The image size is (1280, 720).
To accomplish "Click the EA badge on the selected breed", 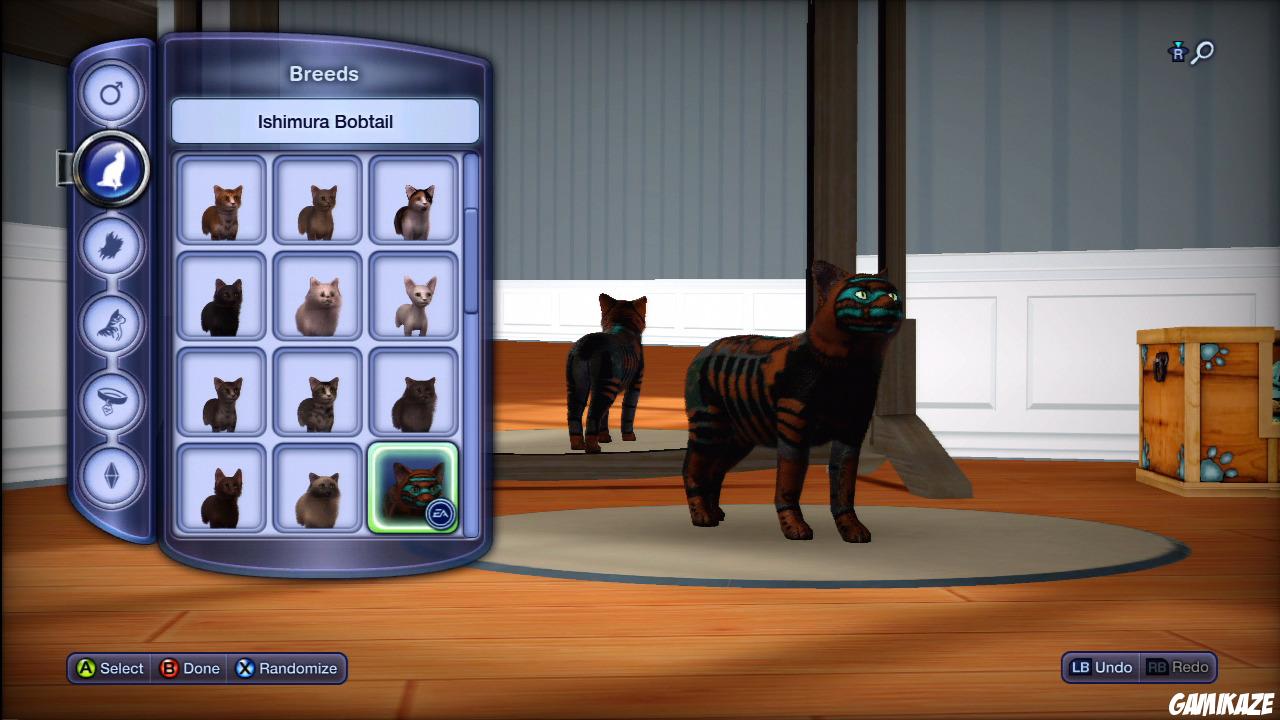I will [438, 512].
